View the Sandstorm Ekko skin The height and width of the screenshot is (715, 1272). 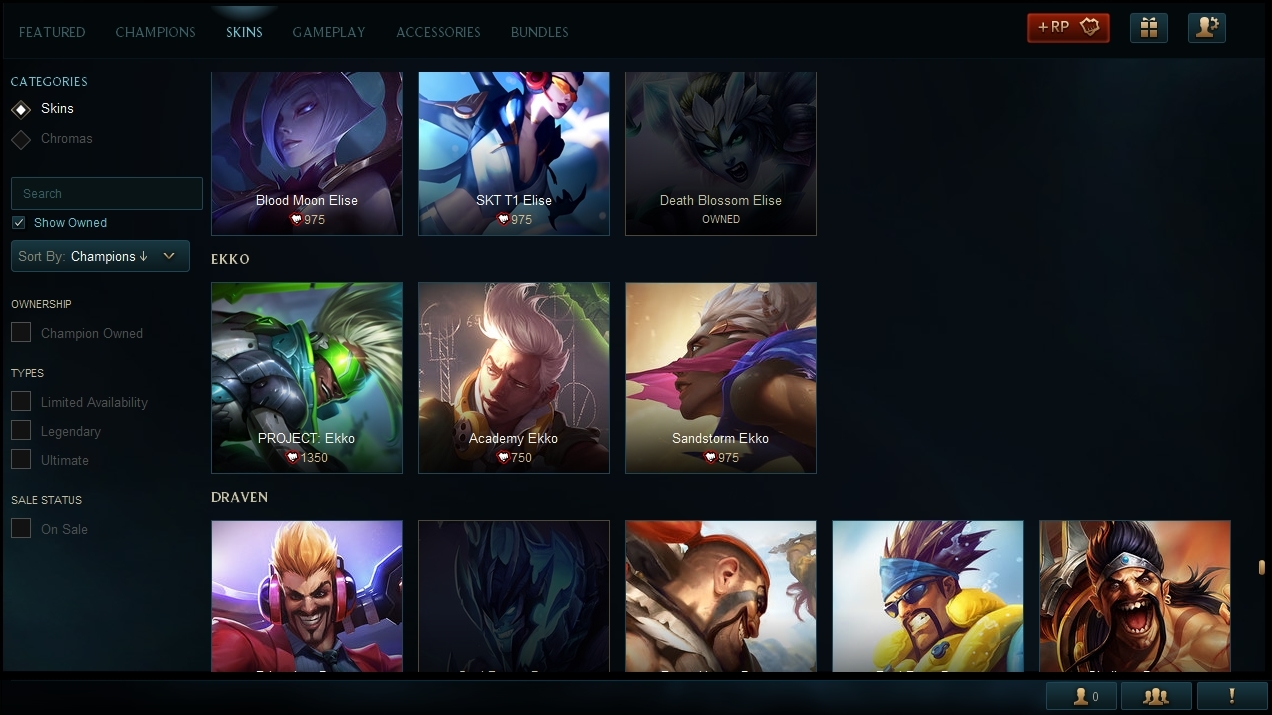point(721,377)
